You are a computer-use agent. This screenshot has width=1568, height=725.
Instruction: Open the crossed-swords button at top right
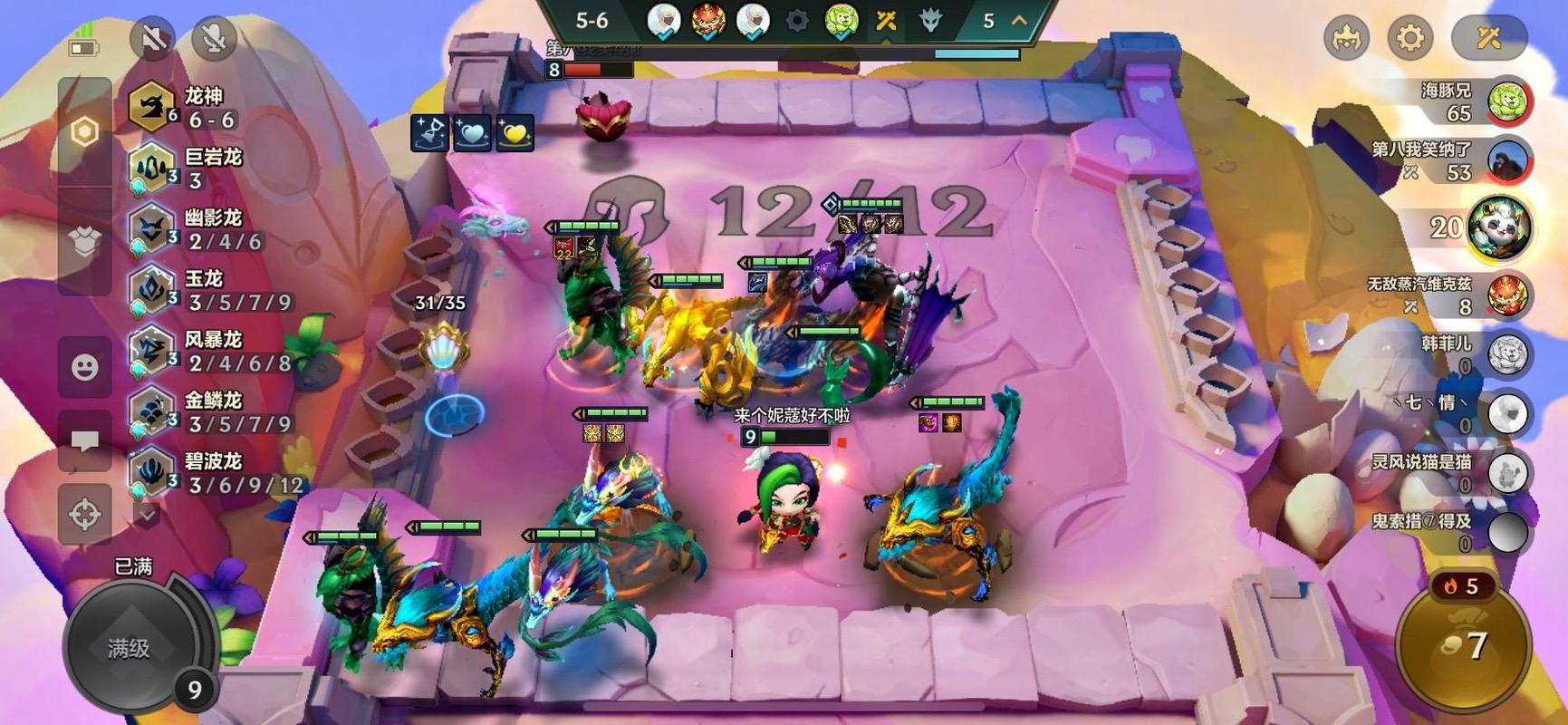1489,38
